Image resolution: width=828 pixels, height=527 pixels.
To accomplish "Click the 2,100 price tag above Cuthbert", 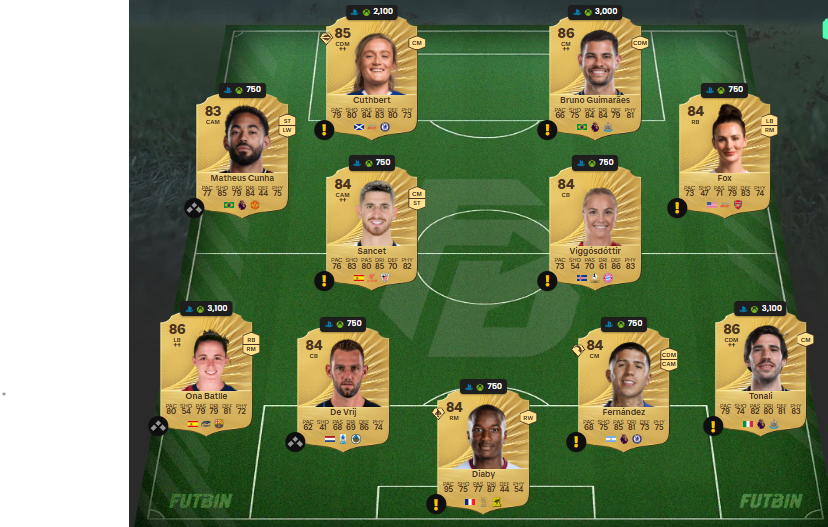I will (372, 12).
